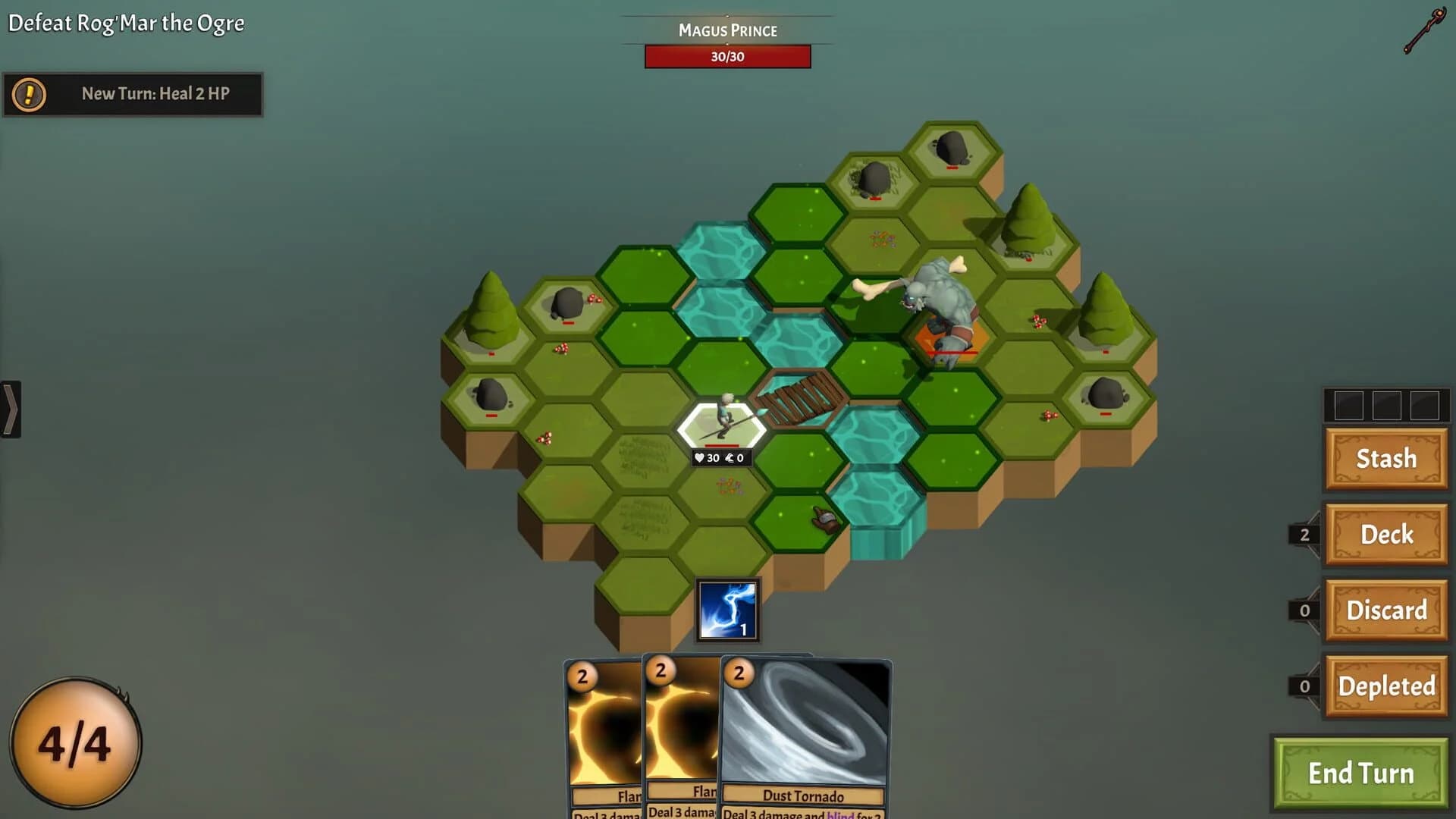Click the counter badge 2 next to Deck

(1303, 535)
